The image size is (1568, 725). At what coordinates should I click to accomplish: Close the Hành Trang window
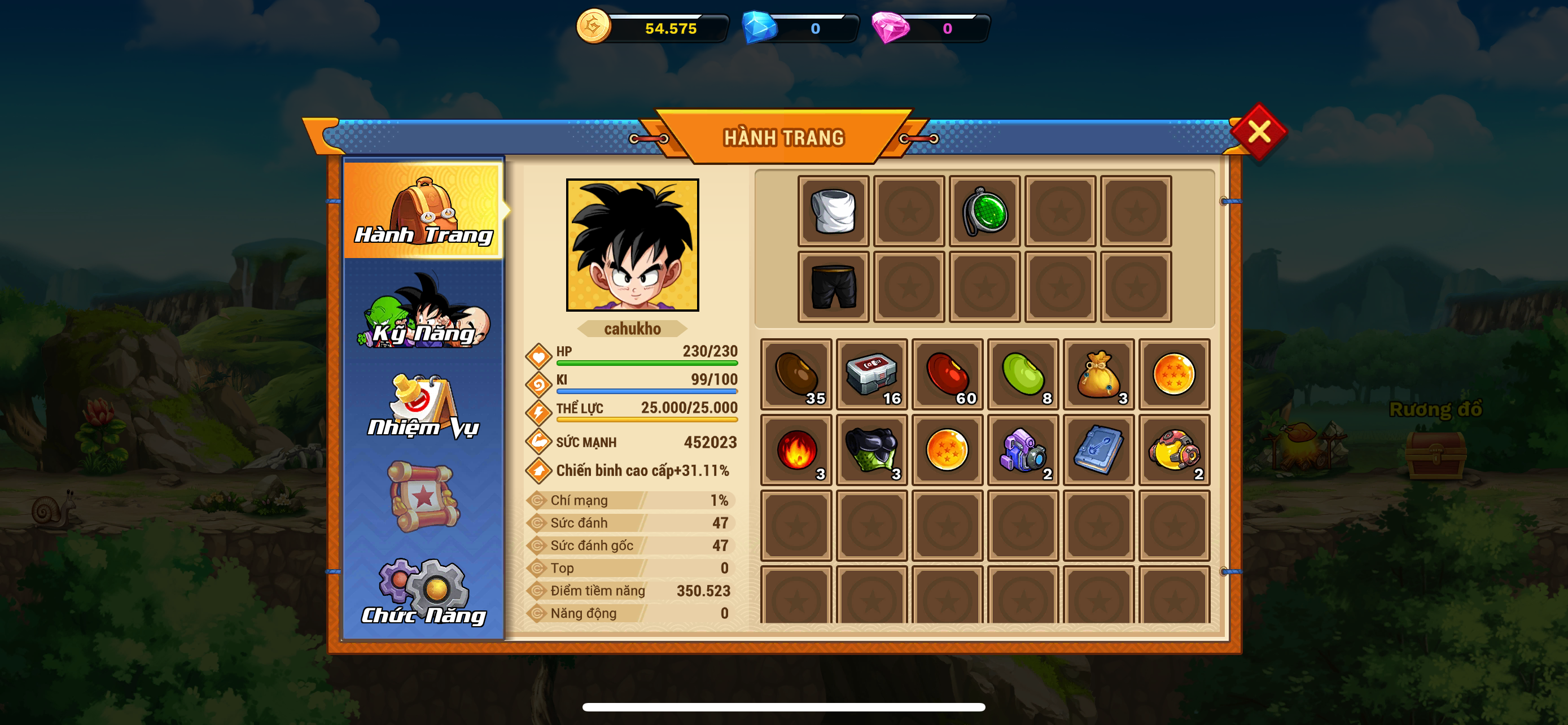coord(1258,132)
